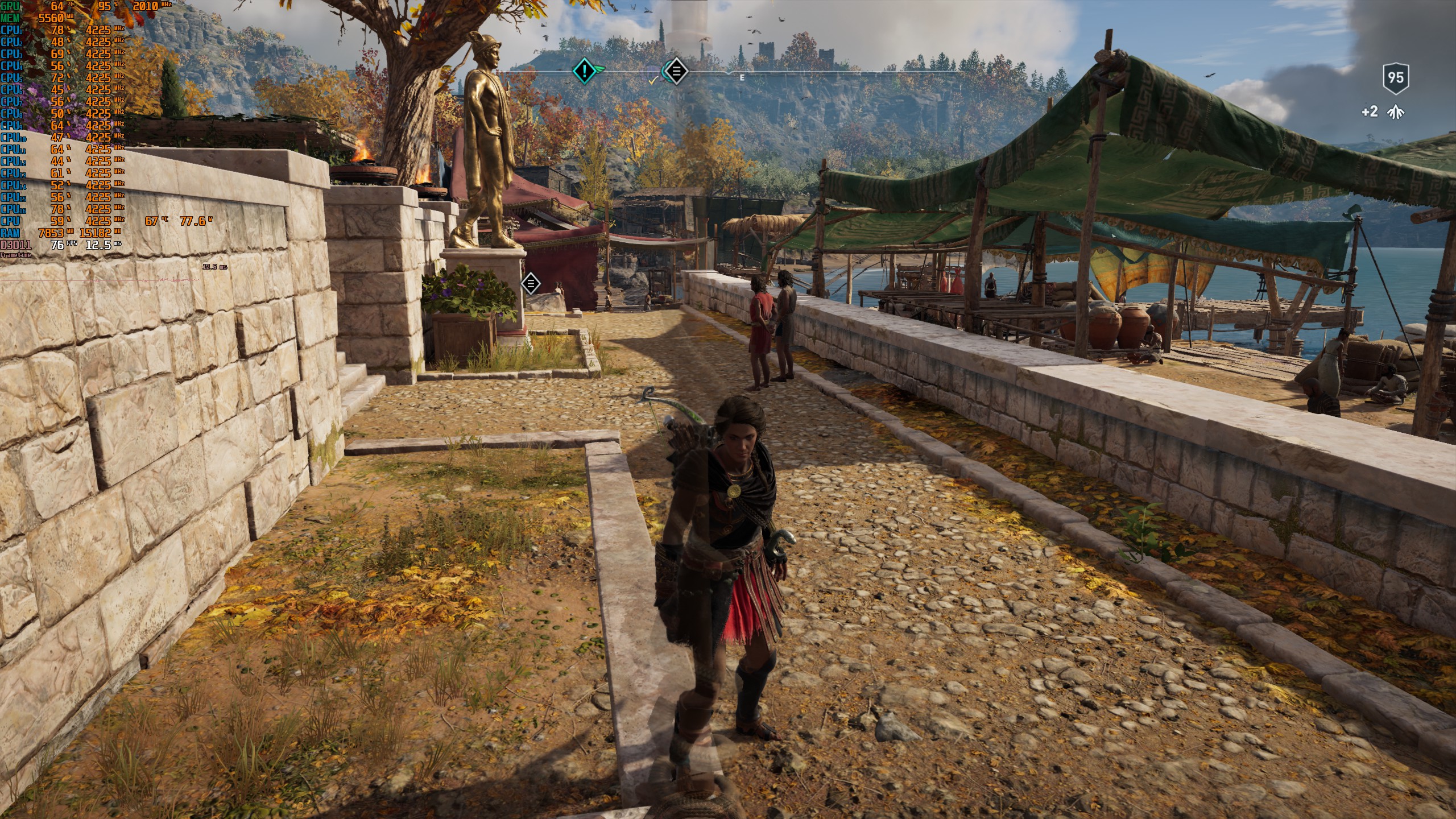This screenshot has height=819, width=1456.
Task: Open the level 95 shield badge
Action: pos(1395,78)
